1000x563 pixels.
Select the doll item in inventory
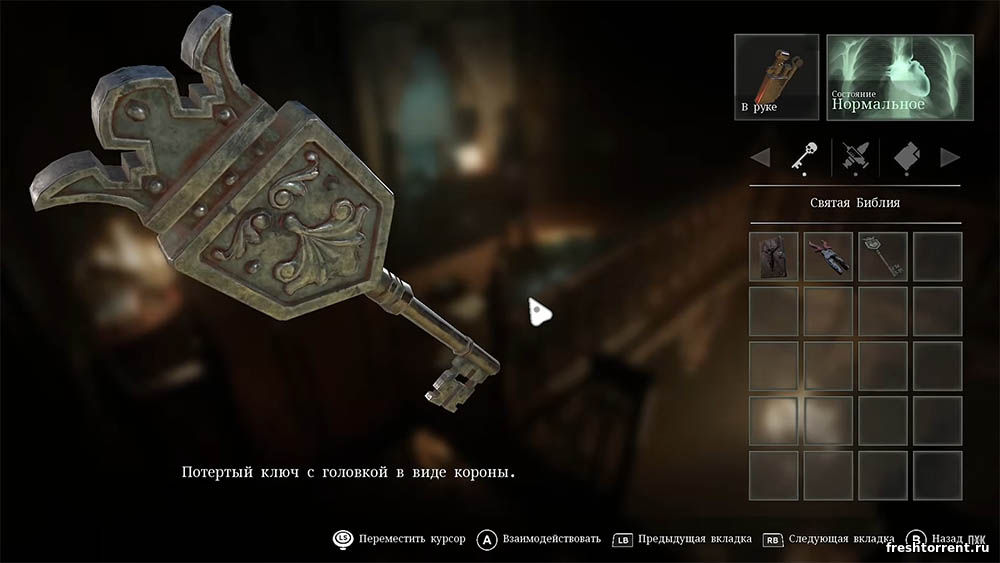(828, 256)
